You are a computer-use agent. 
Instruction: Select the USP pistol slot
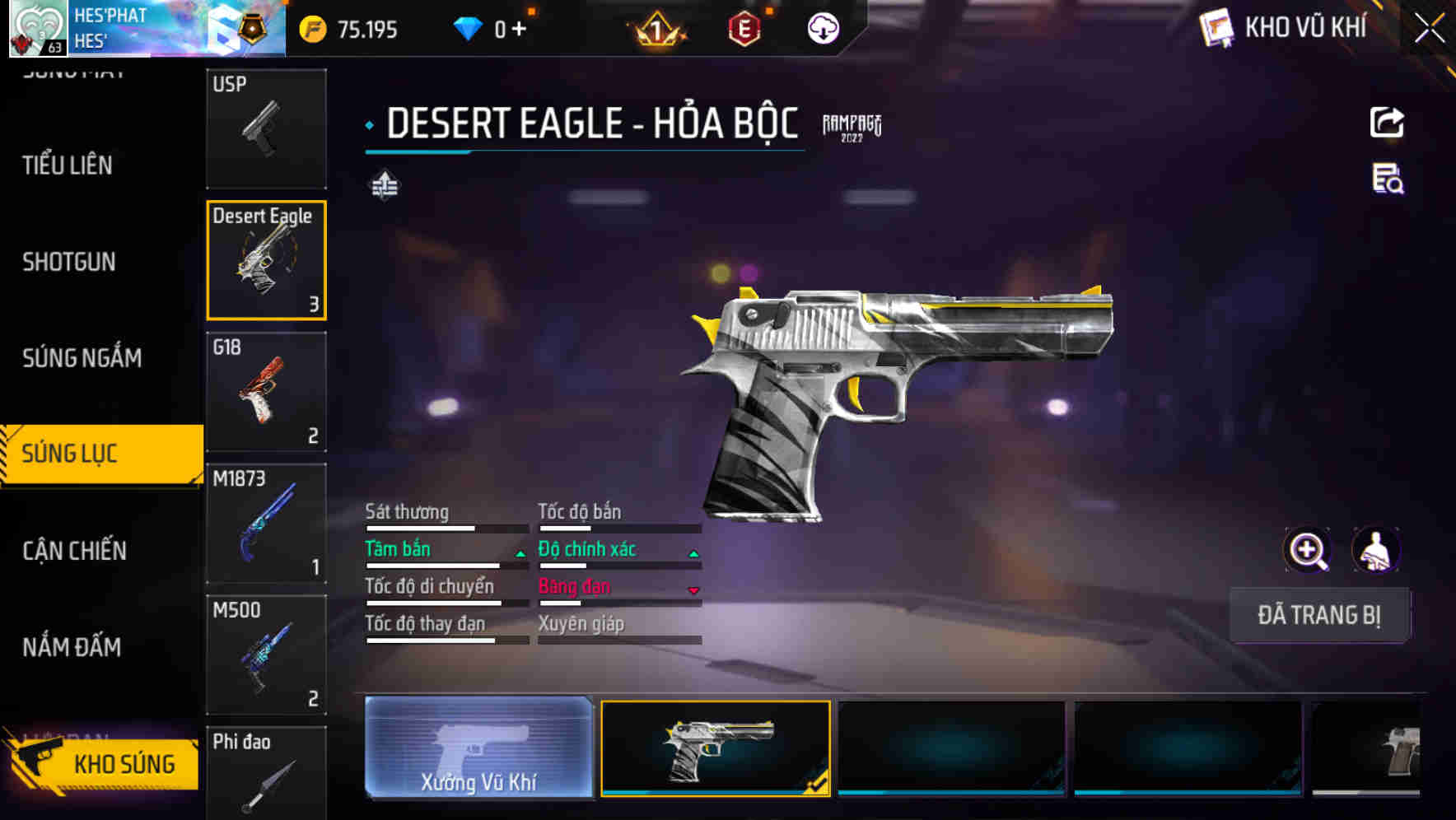coord(266,128)
